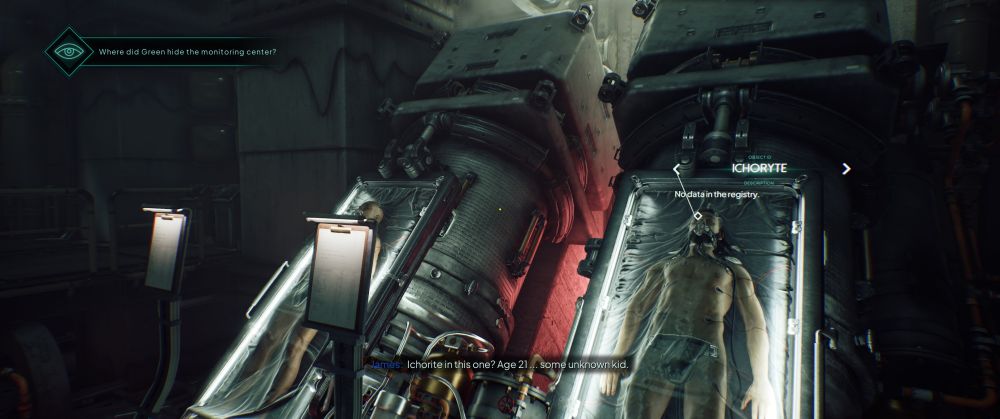Open the eye objective tracker icon
The image size is (1000, 419).
pos(69,51)
